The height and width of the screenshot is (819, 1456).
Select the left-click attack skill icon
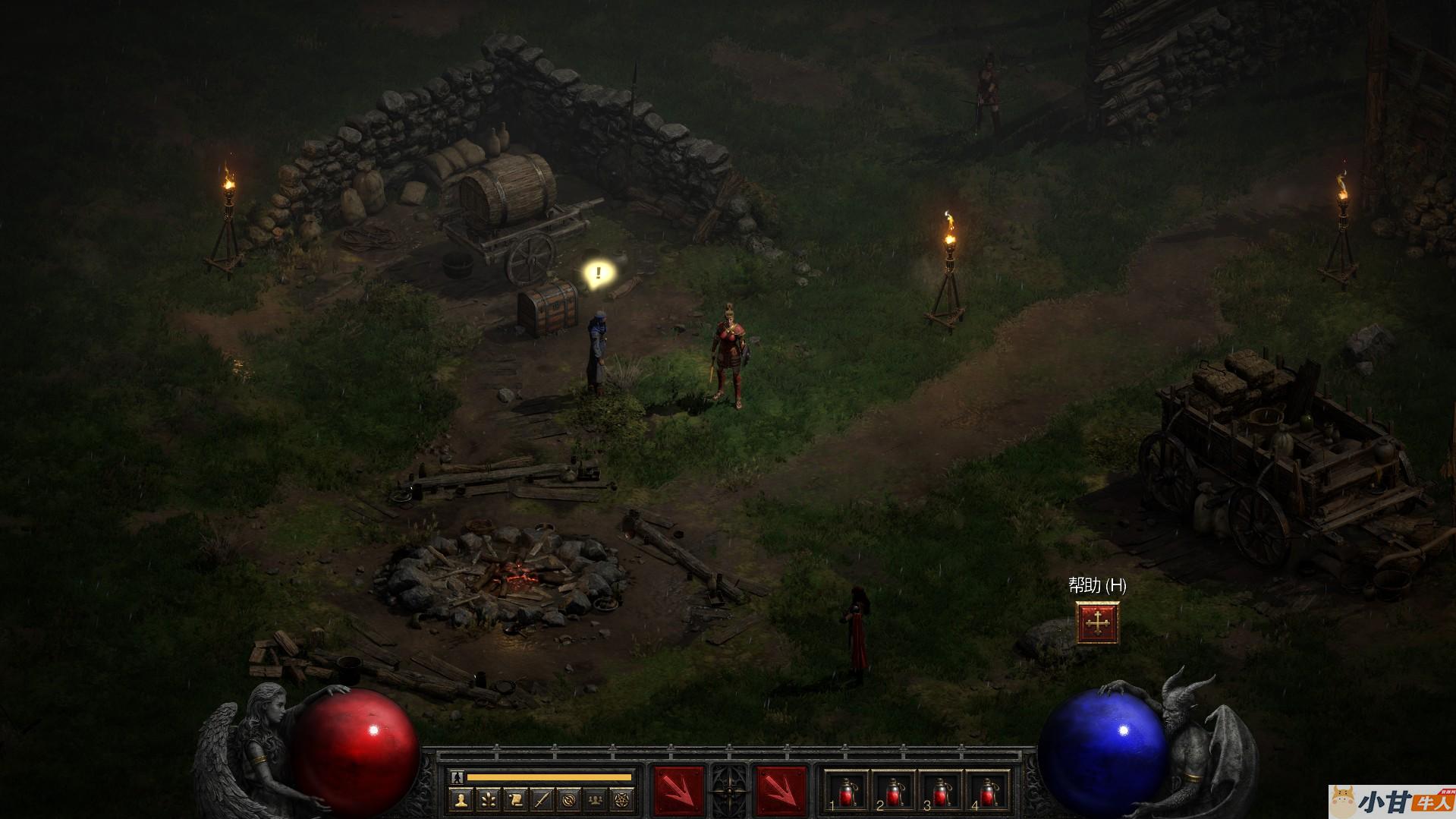click(678, 791)
